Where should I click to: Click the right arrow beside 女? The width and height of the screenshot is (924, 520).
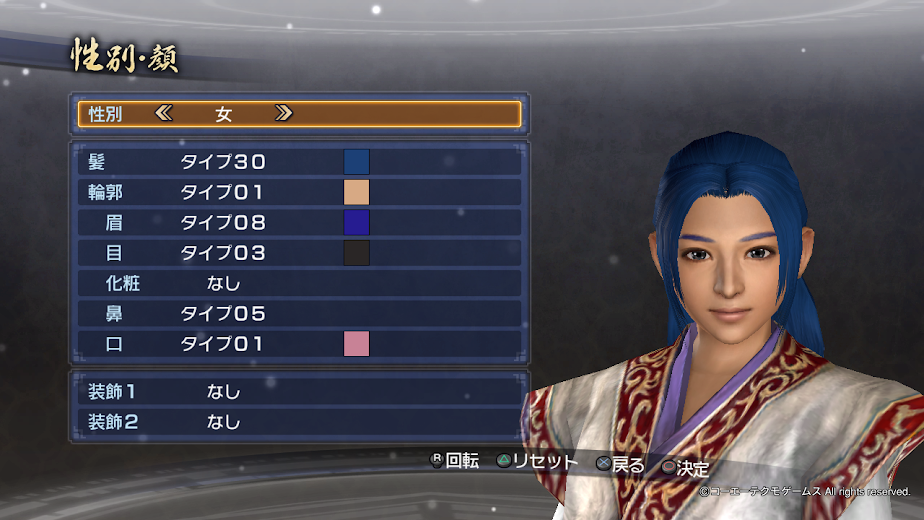point(283,114)
